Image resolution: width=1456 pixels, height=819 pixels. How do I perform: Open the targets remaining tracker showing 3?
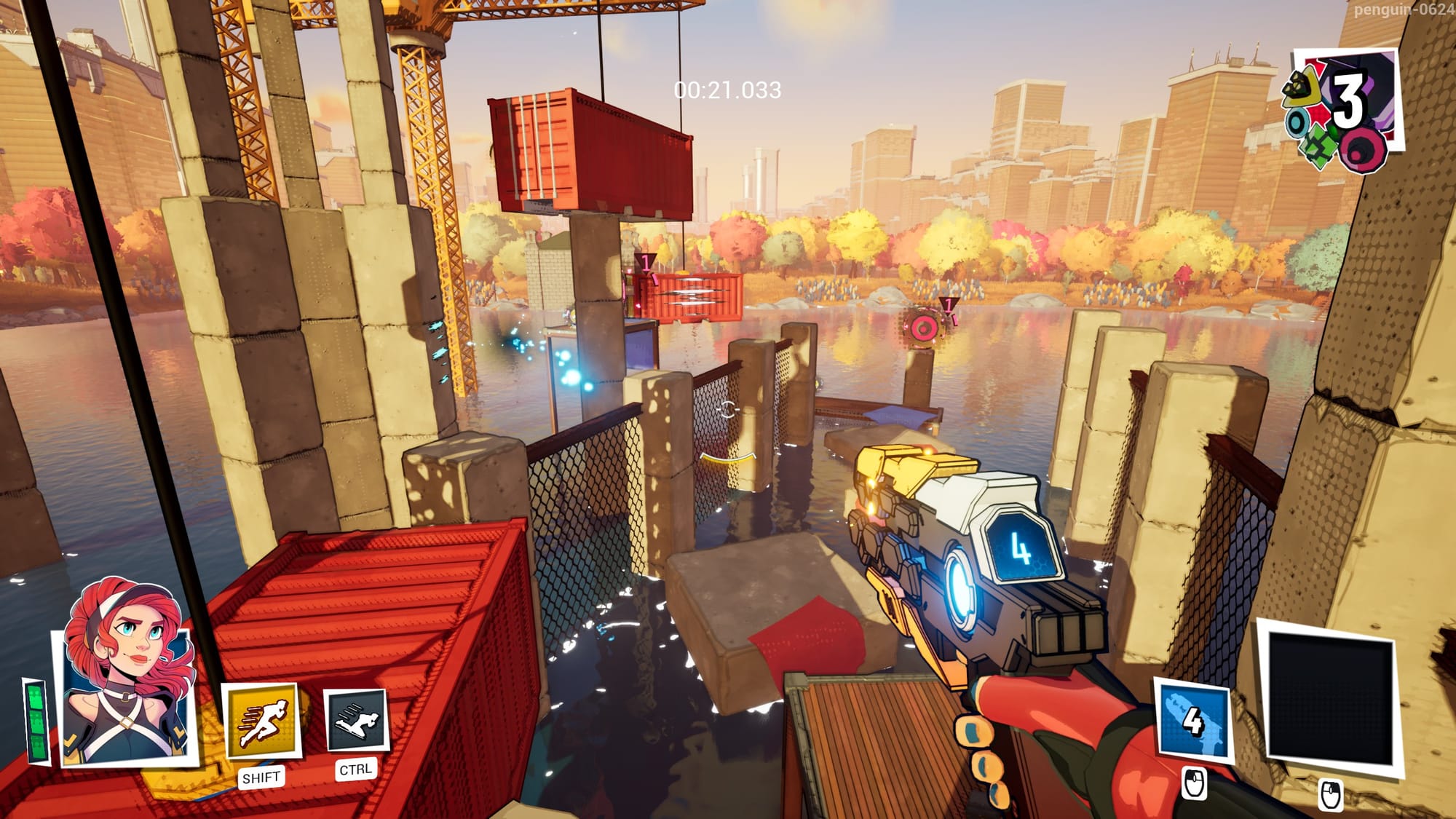point(1342,109)
